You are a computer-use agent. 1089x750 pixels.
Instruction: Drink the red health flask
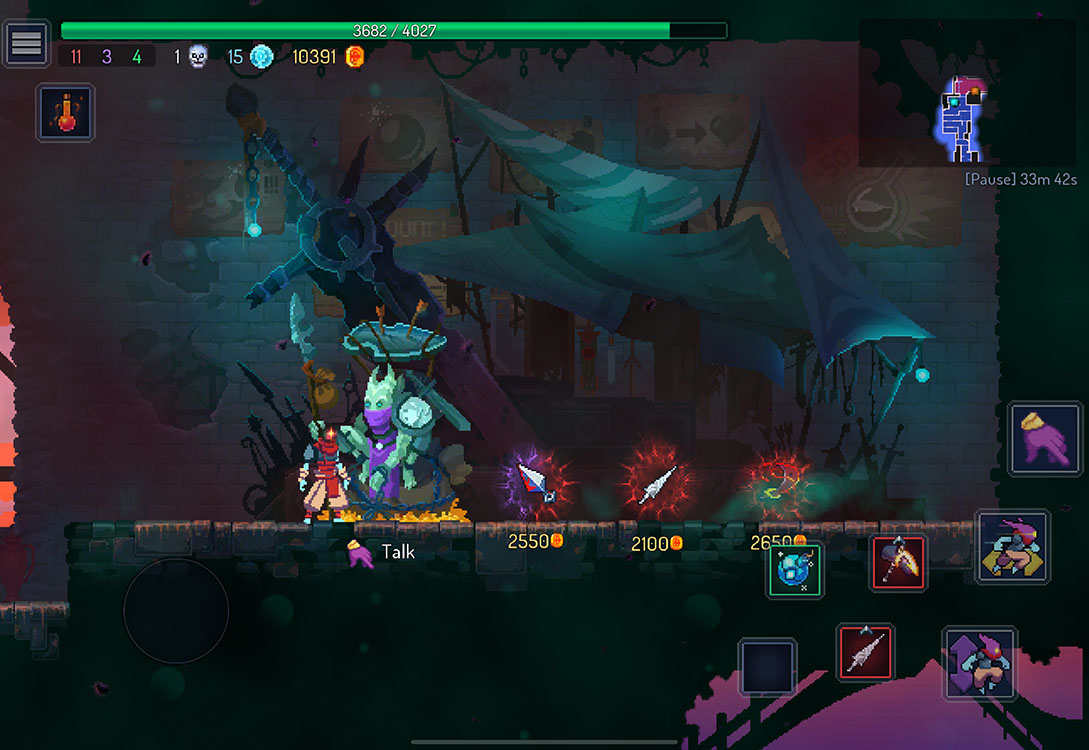pos(66,112)
